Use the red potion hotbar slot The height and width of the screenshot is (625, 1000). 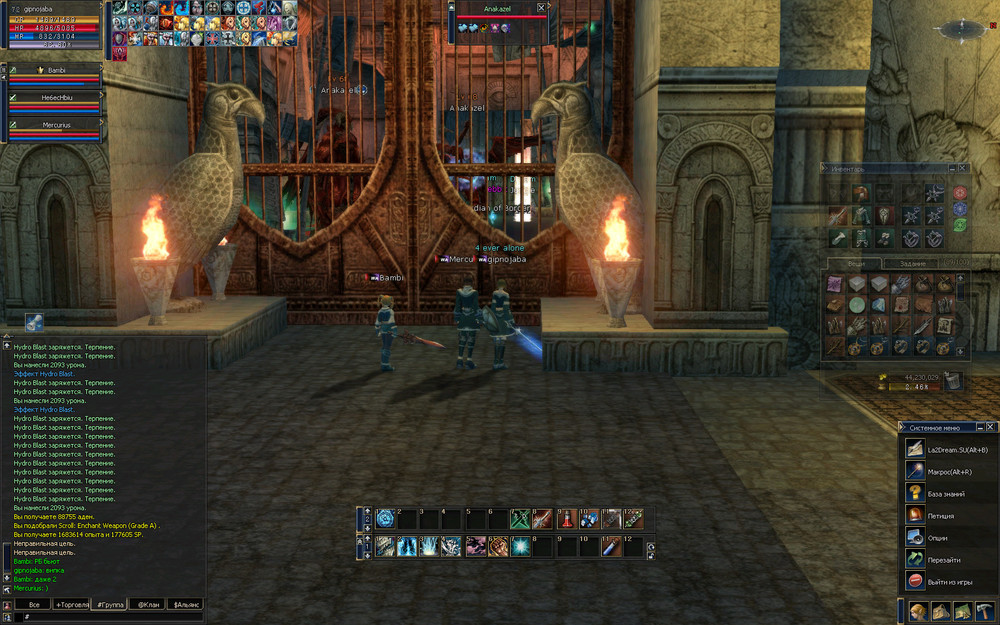tap(566, 518)
